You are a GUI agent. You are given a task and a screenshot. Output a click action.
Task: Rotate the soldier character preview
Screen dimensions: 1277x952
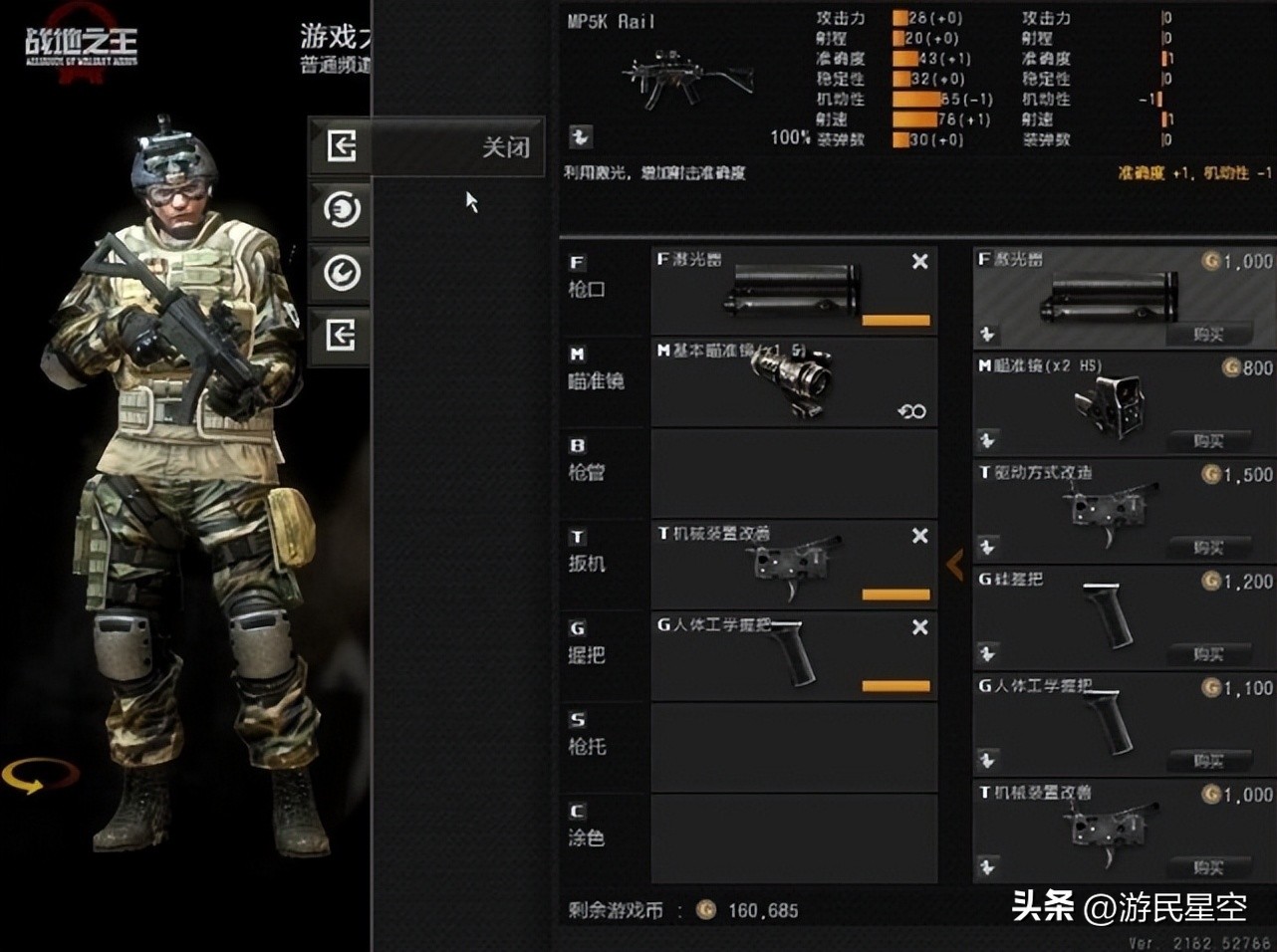point(38,777)
